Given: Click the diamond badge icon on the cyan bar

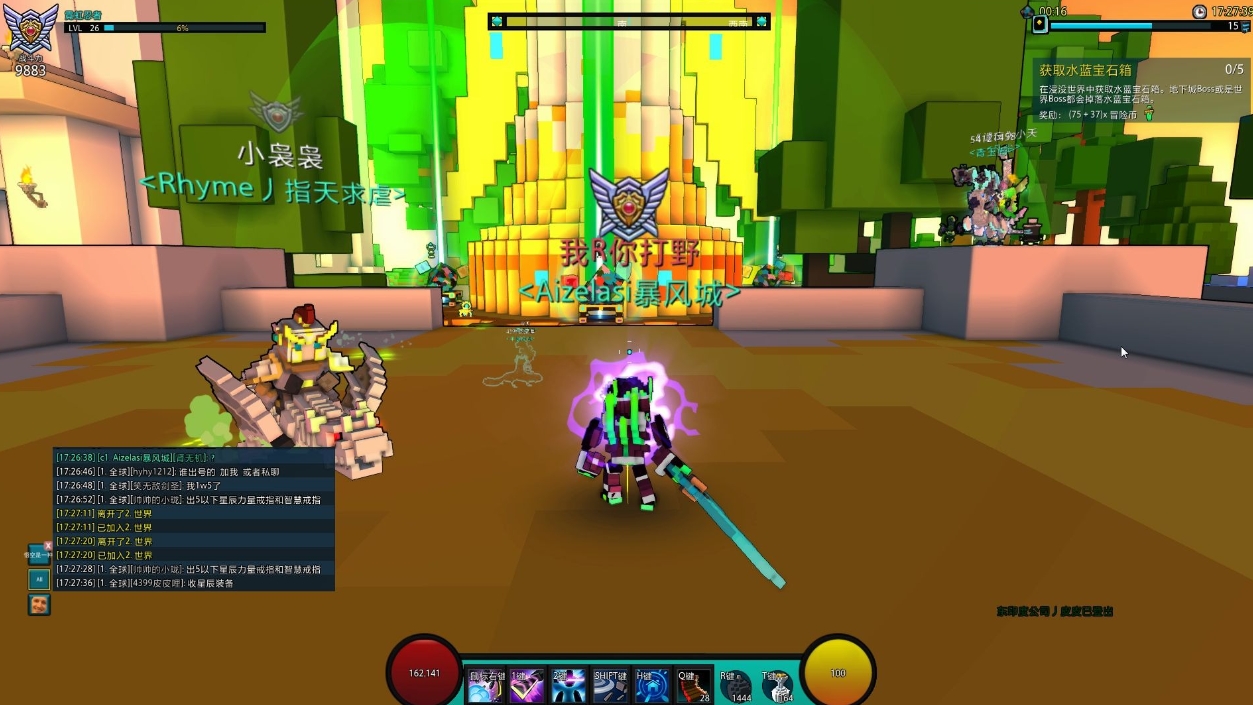Looking at the screenshot, I should pos(1040,25).
